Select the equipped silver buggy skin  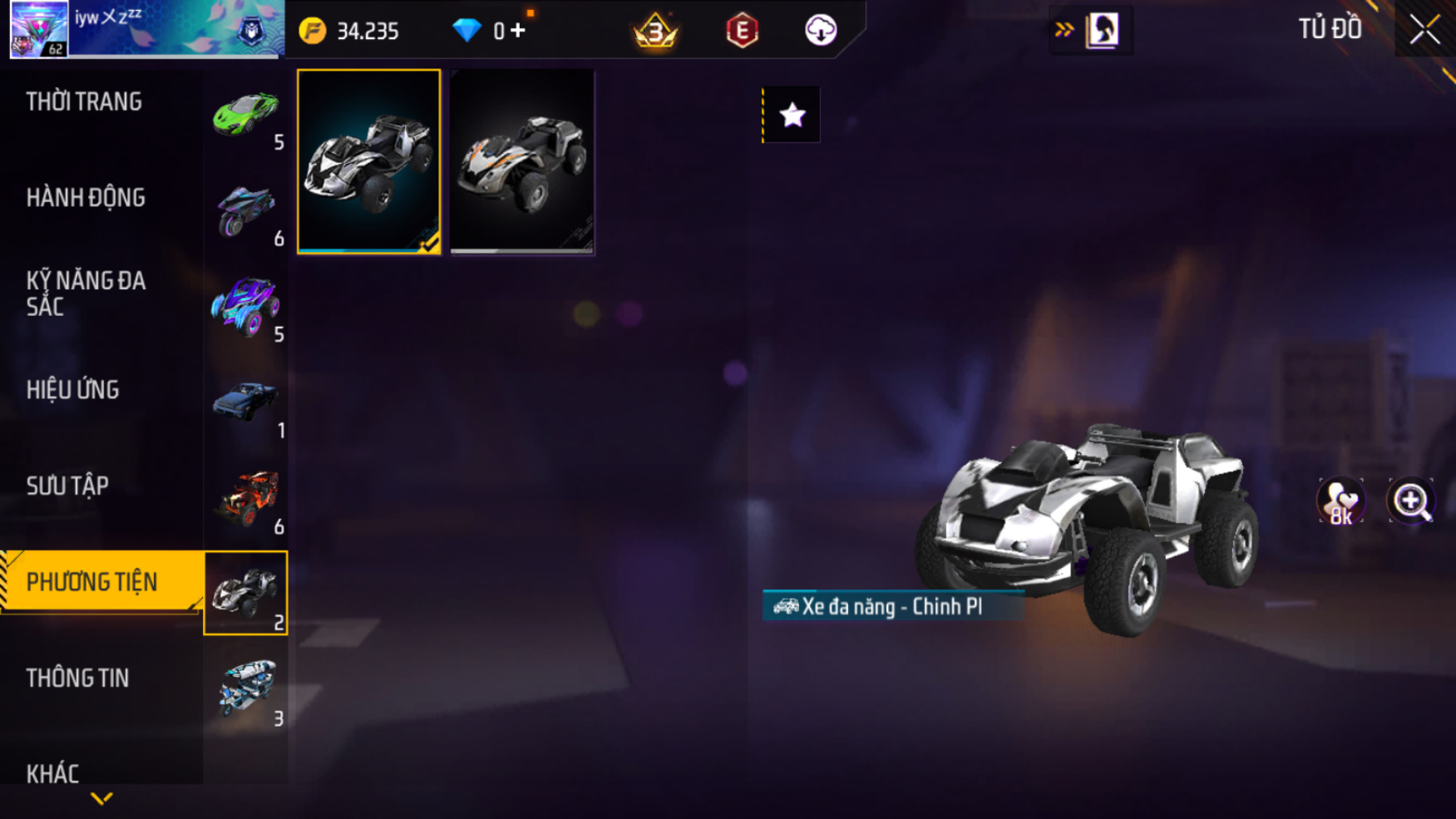[x=368, y=161]
